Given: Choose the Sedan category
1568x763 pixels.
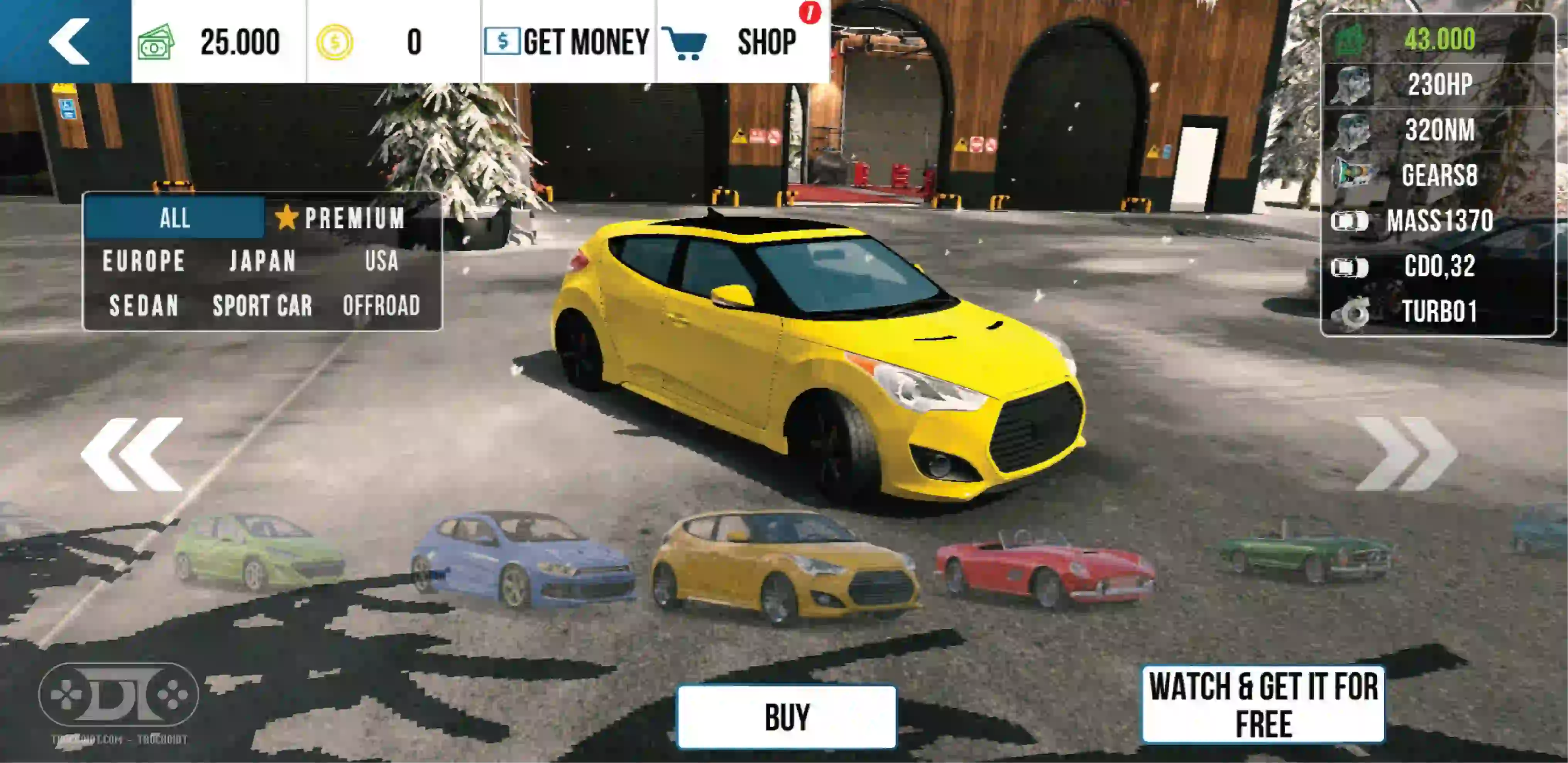Looking at the screenshot, I should pos(144,306).
